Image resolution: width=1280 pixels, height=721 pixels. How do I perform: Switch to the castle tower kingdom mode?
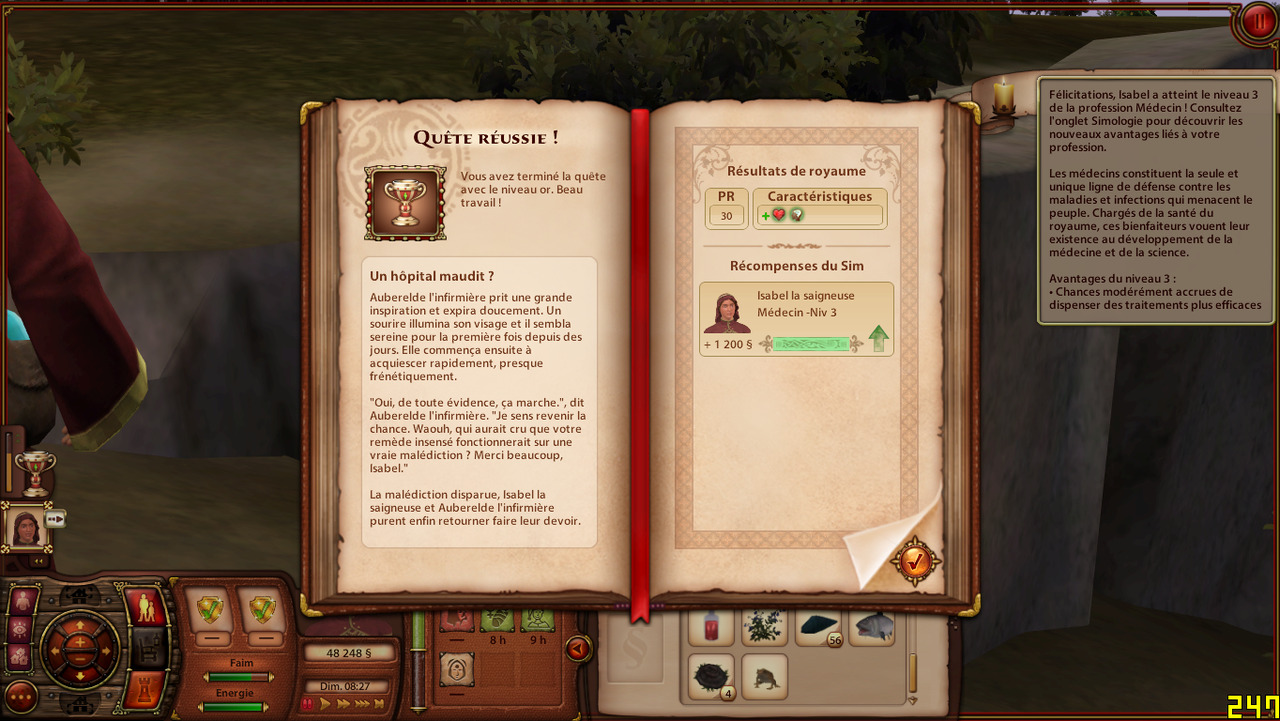click(x=147, y=690)
